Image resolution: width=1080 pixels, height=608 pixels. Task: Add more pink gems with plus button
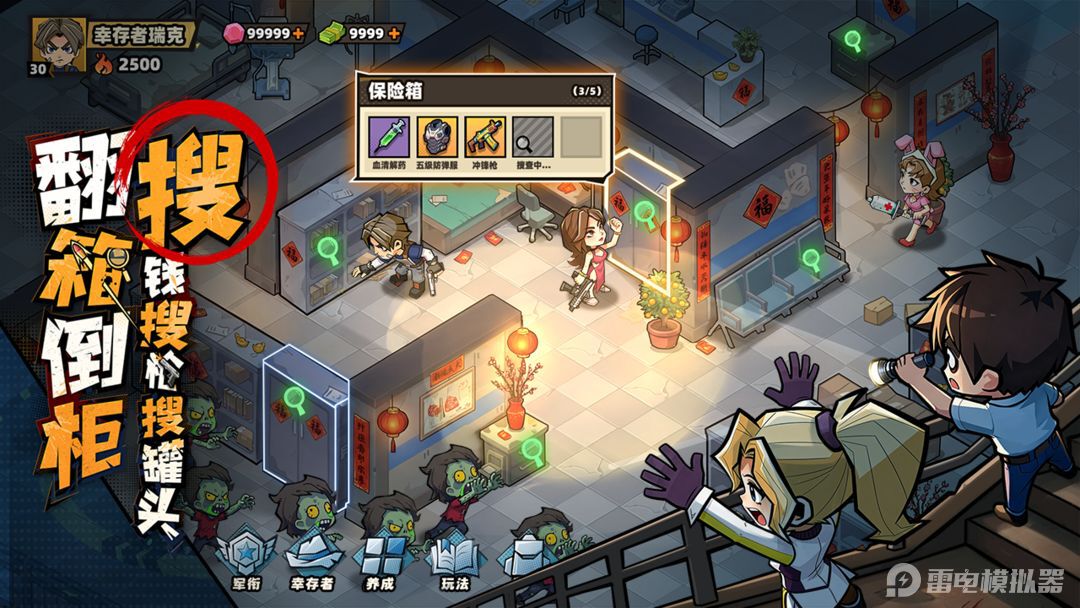point(298,33)
